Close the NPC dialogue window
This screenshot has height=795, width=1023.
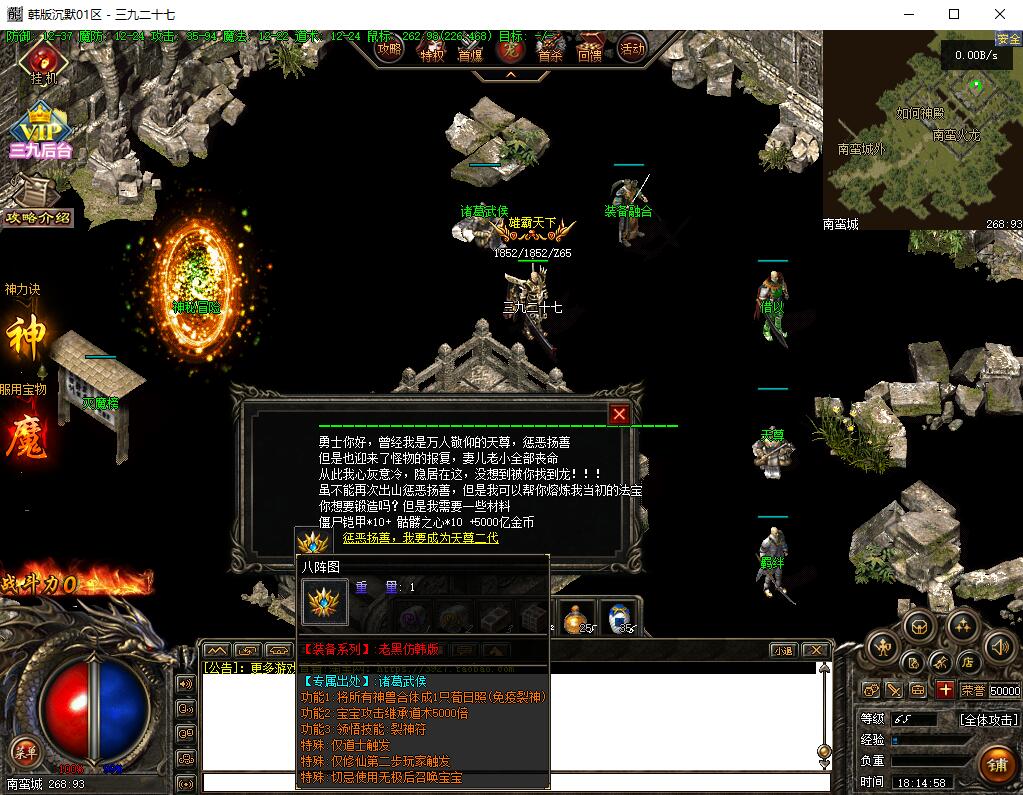click(620, 414)
